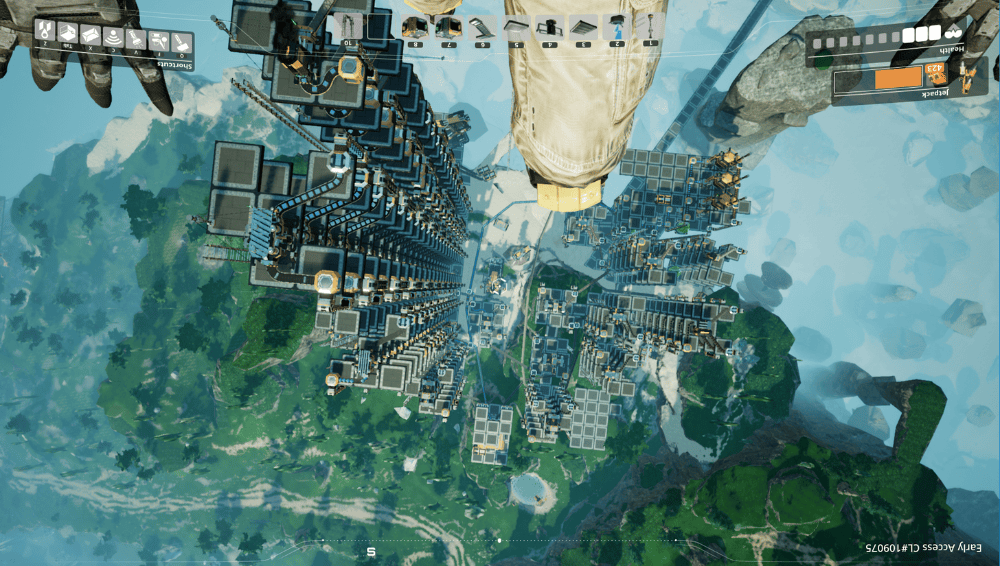Screen dimensions: 1000x566
Task: Choose the blue-beam buildable in hotbar slot 2
Action: [x=618, y=26]
